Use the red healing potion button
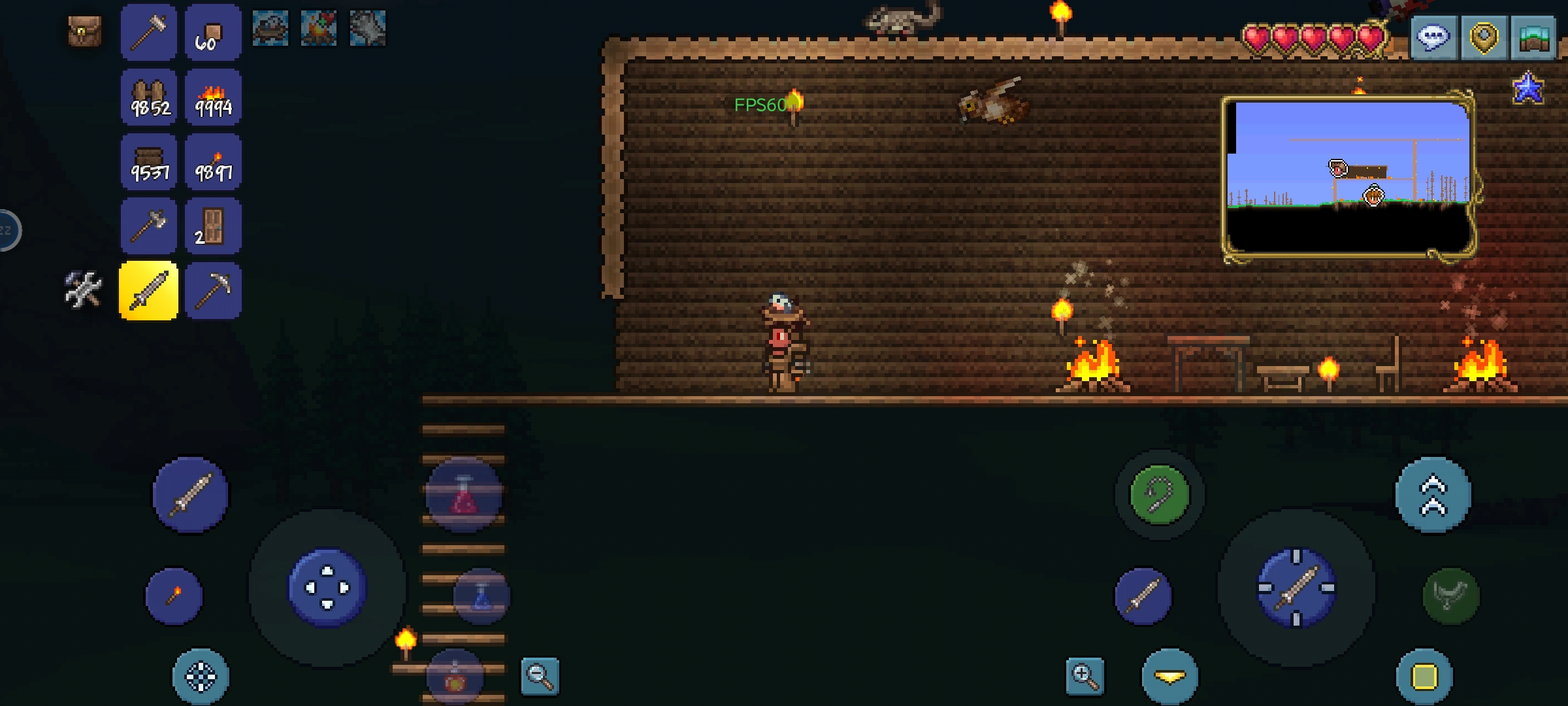Screen dimensions: 1568x706 pyautogui.click(x=464, y=495)
